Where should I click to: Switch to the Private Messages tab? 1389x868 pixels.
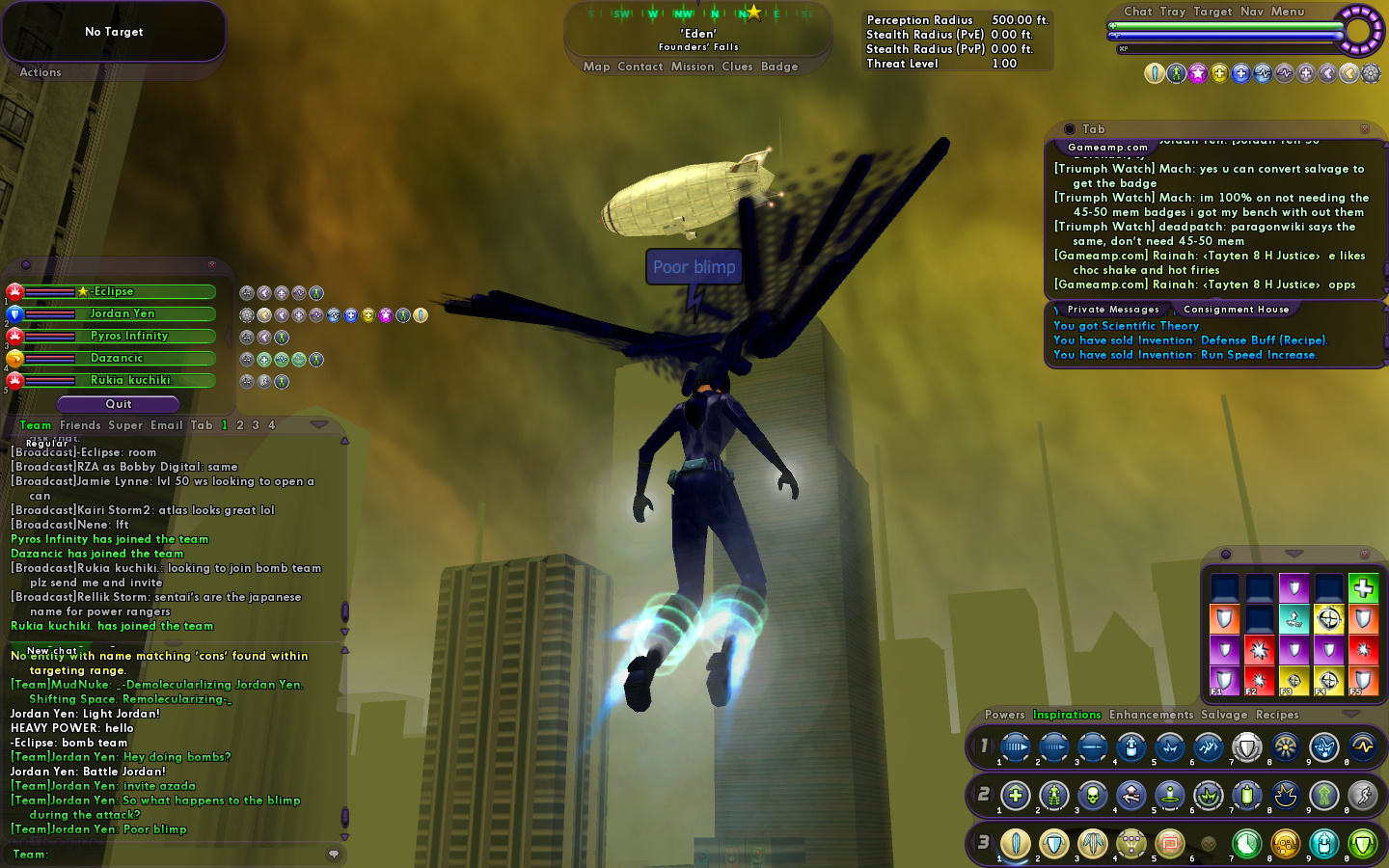pos(1113,310)
